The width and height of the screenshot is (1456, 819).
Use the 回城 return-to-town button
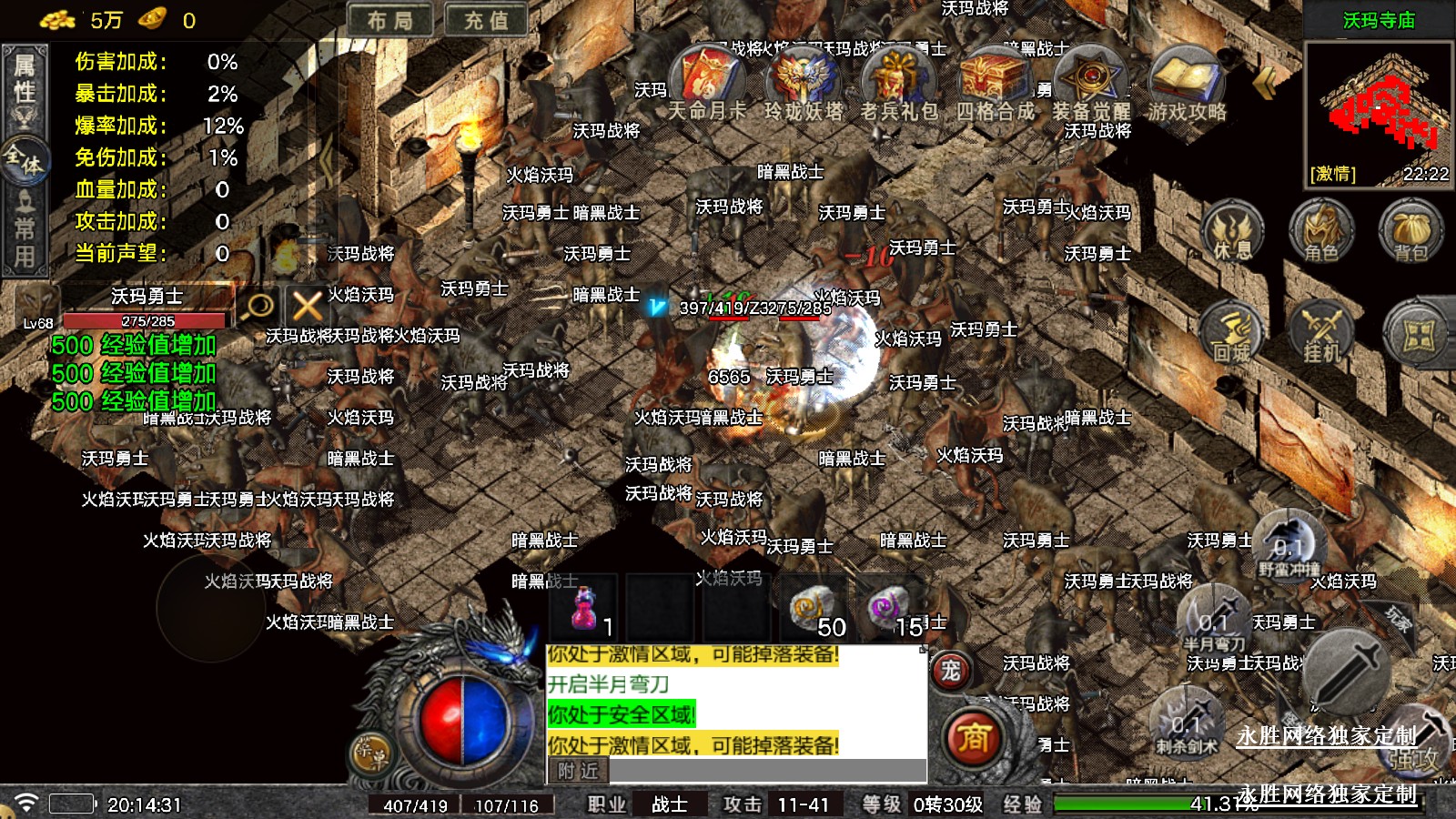[1233, 334]
